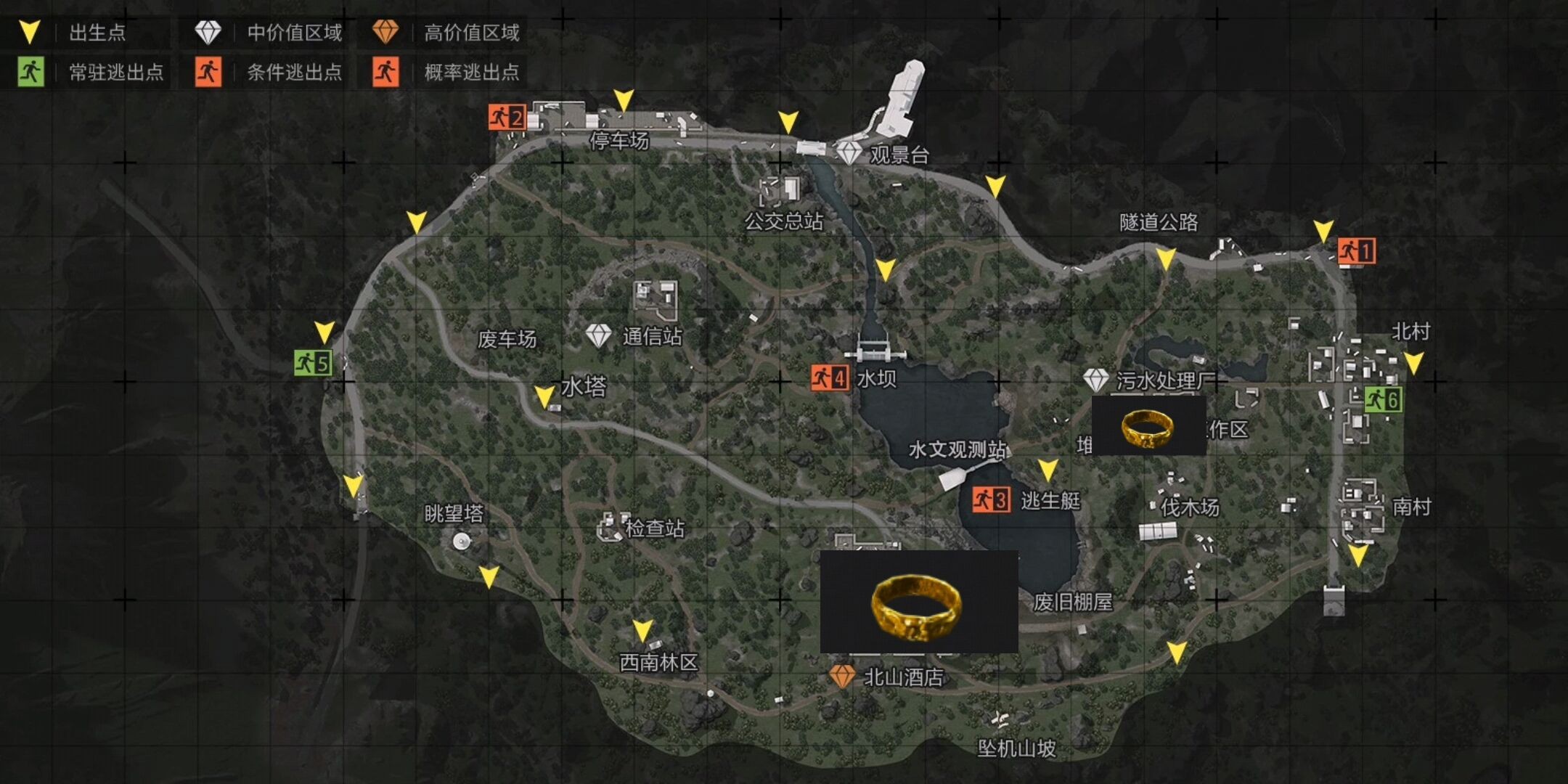Toggle the 高价值区域 legend entry
This screenshot has height=784, width=1568.
[446, 33]
